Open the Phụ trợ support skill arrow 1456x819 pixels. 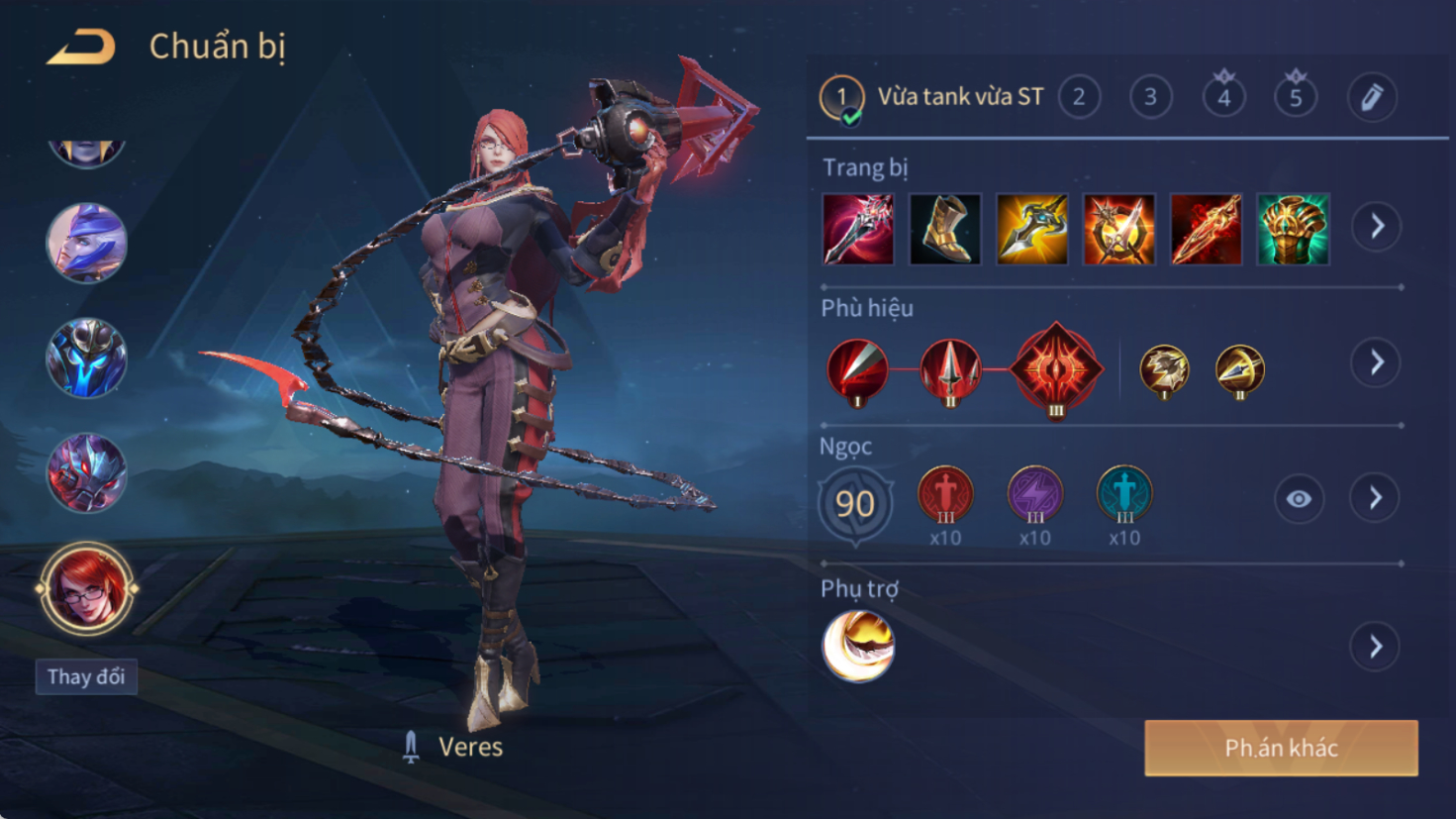click(x=1376, y=647)
